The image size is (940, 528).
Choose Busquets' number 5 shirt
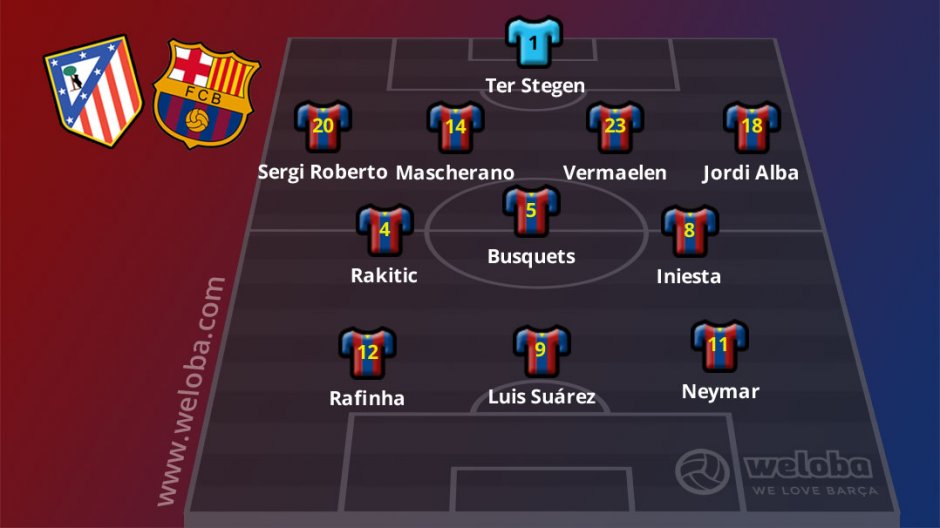click(531, 211)
